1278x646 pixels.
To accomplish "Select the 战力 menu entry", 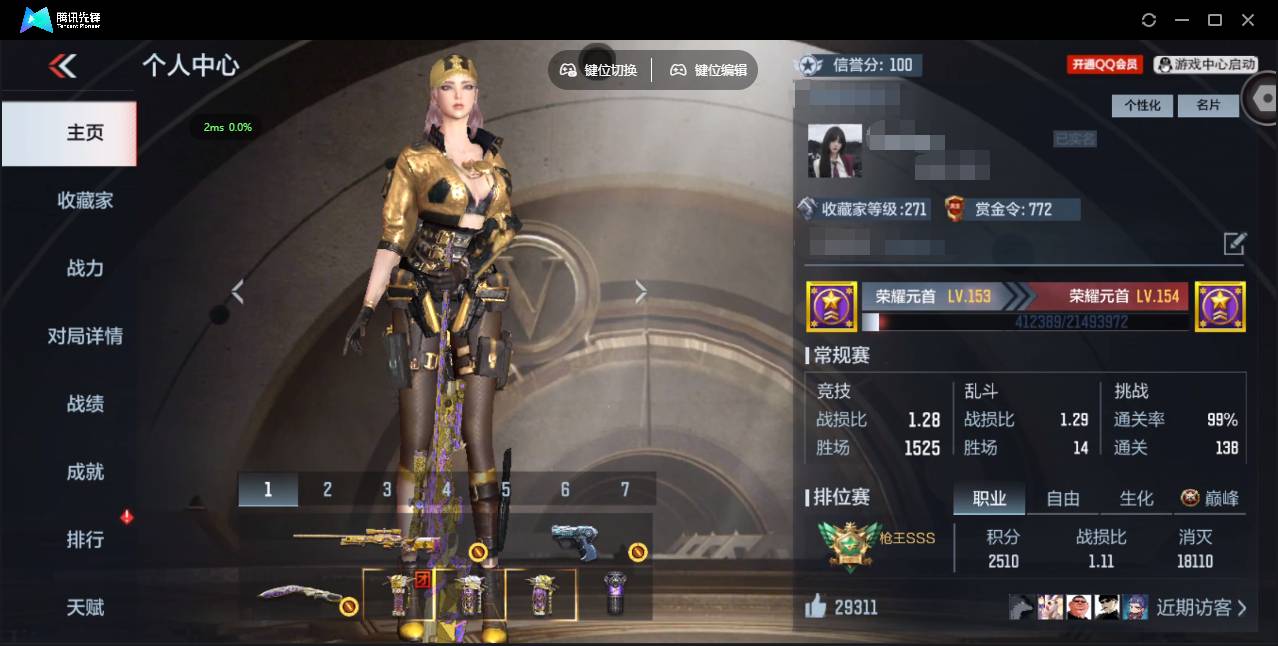I will click(85, 268).
